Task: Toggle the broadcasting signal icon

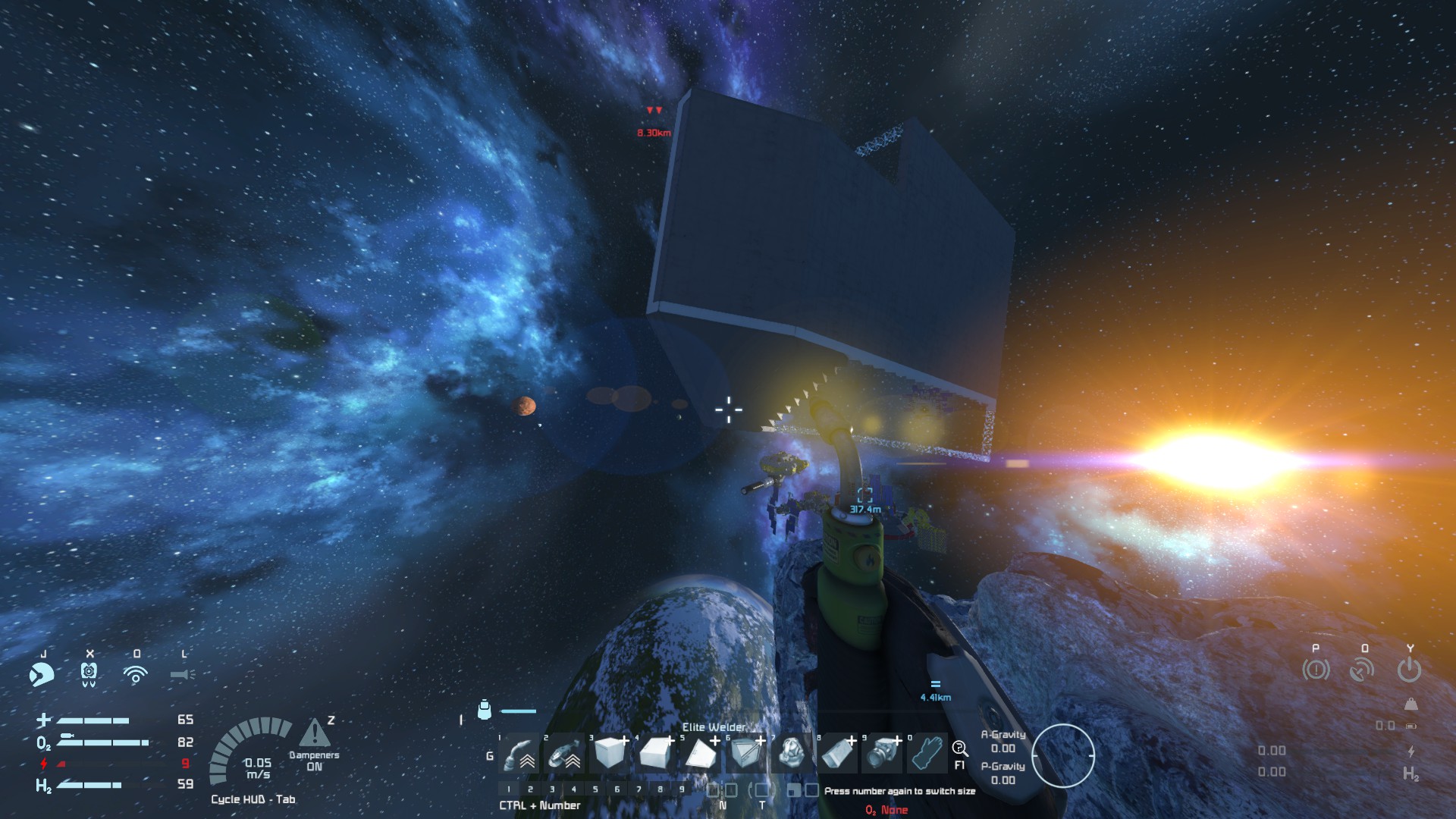Action: (x=136, y=673)
